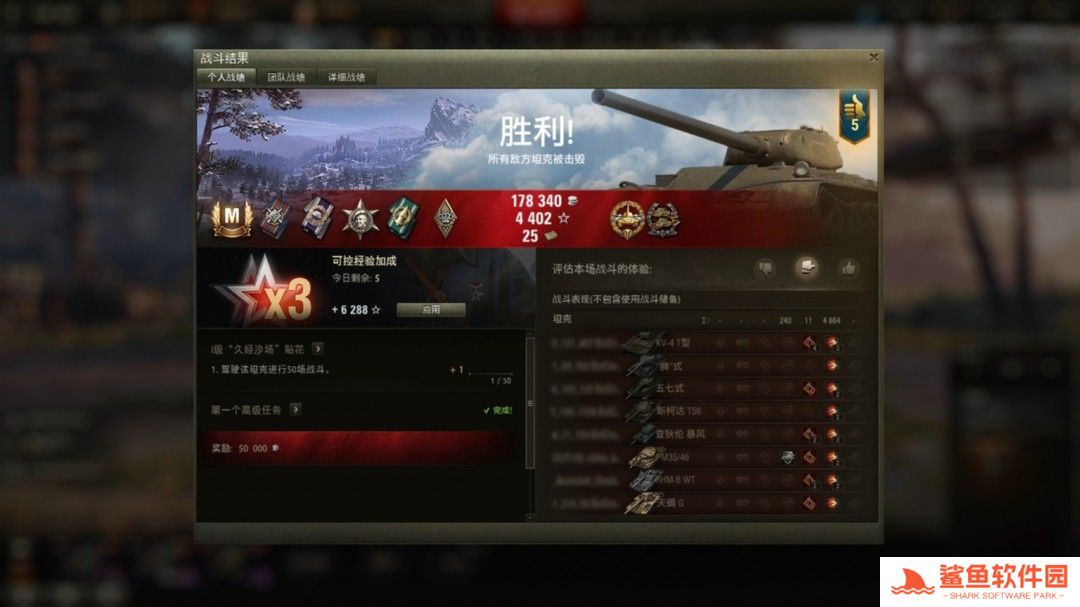The width and height of the screenshot is (1080, 607).
Task: Open the 详细战绩 tab
Action: click(346, 77)
